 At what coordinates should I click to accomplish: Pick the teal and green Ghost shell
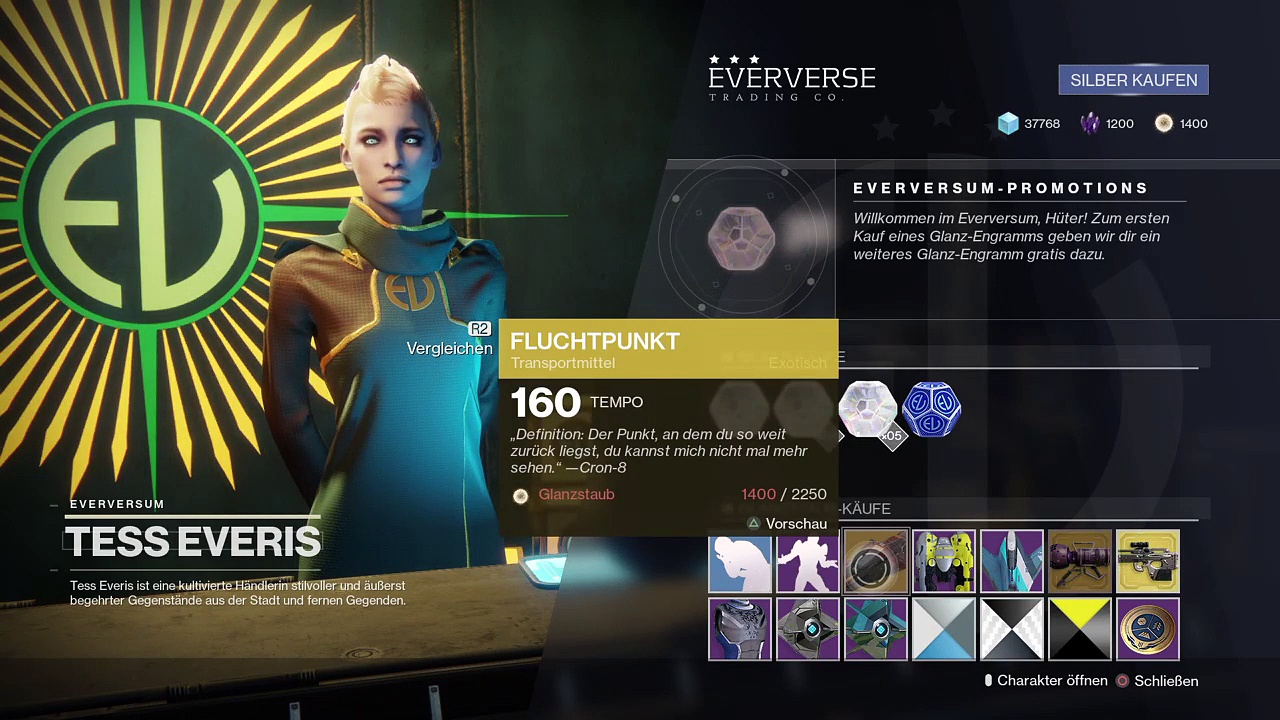pyautogui.click(x=876, y=630)
